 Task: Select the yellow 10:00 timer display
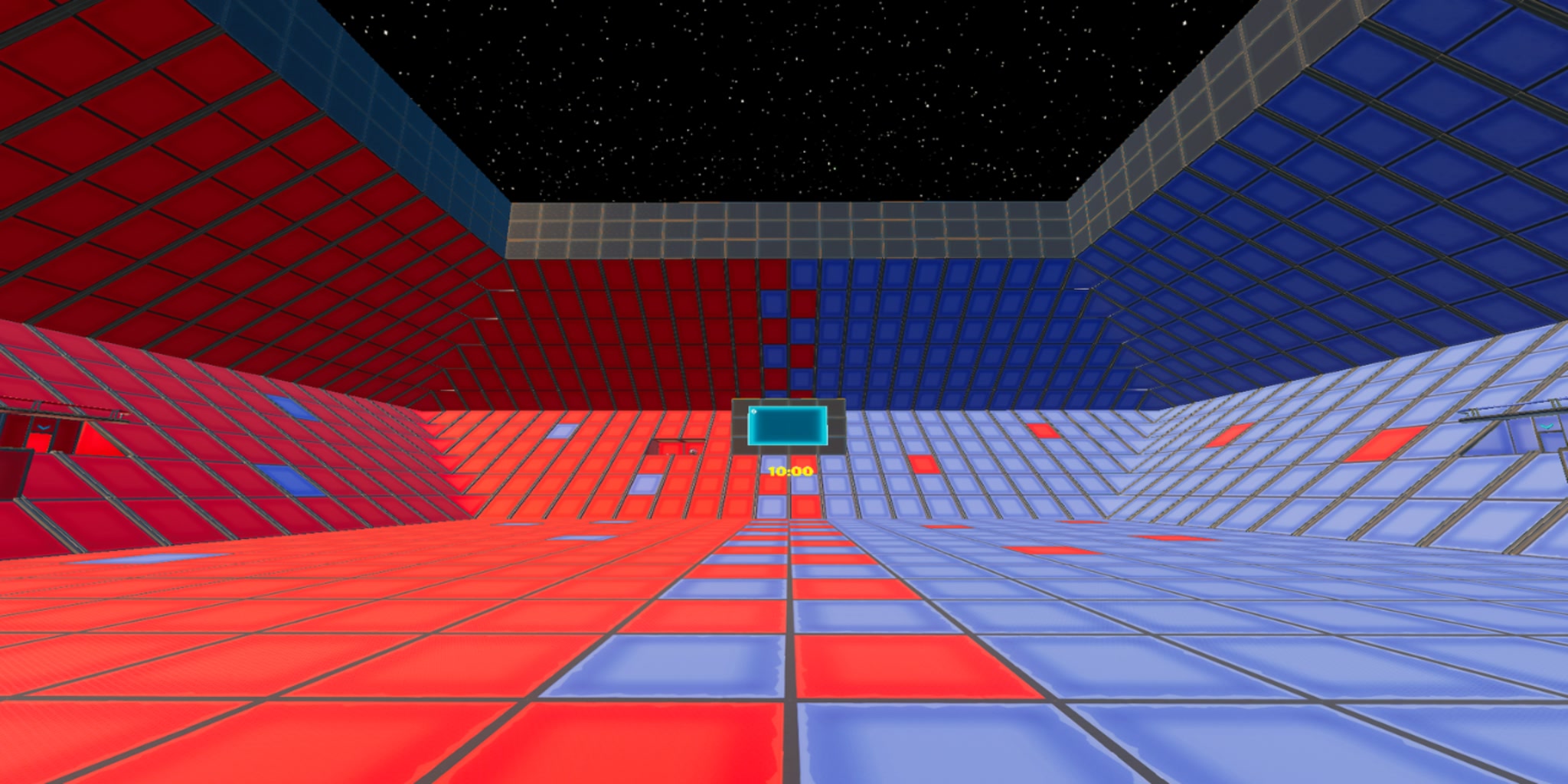pyautogui.click(x=790, y=472)
